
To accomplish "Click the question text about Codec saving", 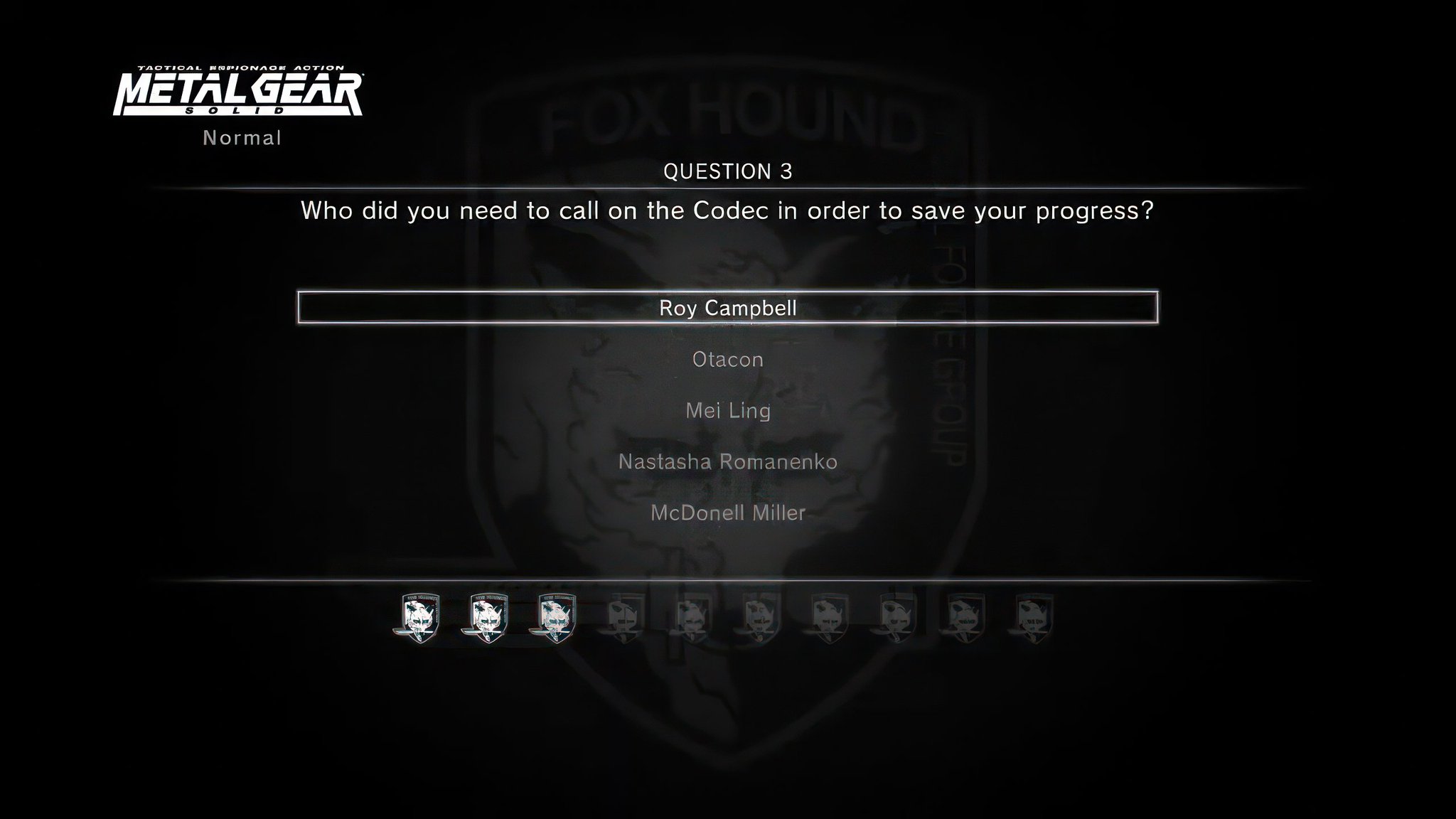I will tap(728, 209).
